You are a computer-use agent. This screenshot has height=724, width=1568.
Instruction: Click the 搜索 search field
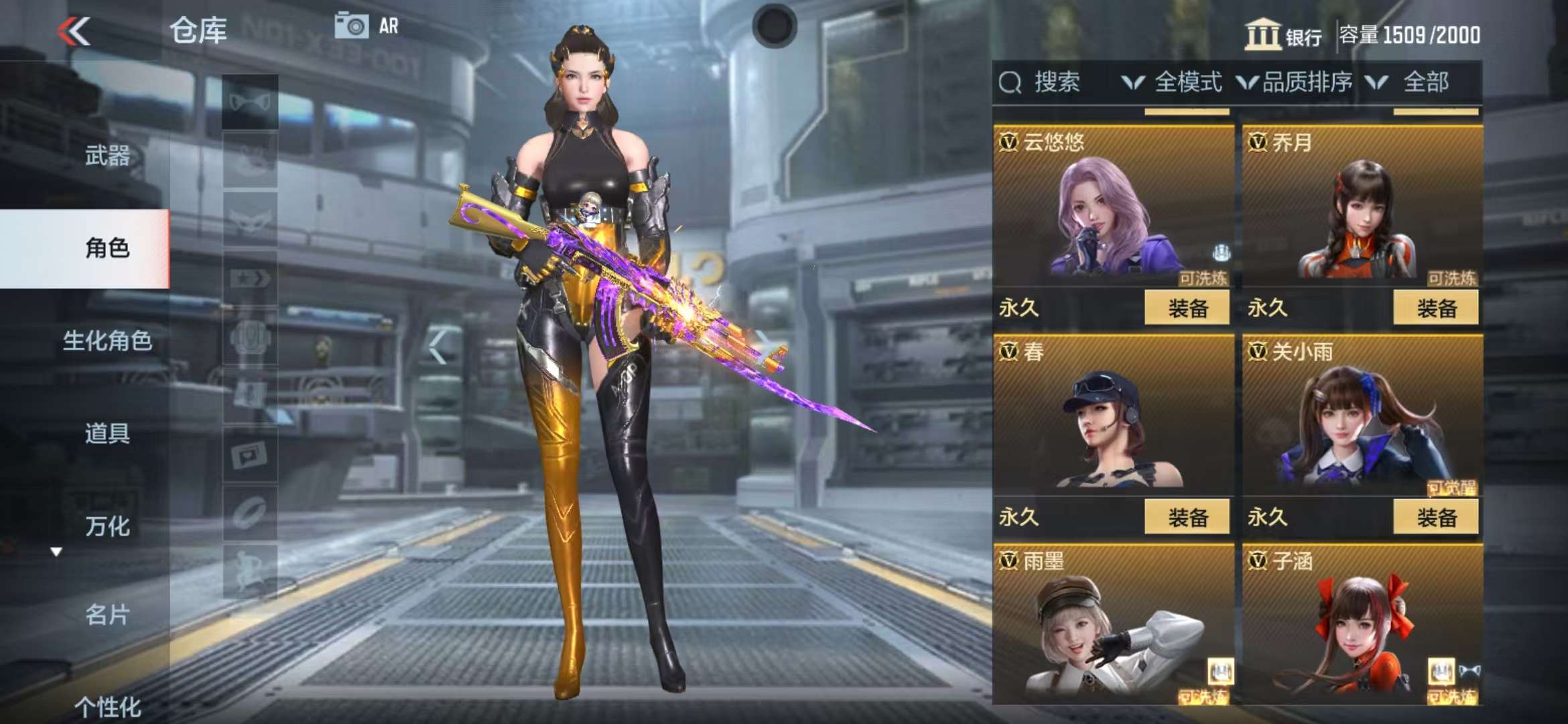coord(1055,82)
